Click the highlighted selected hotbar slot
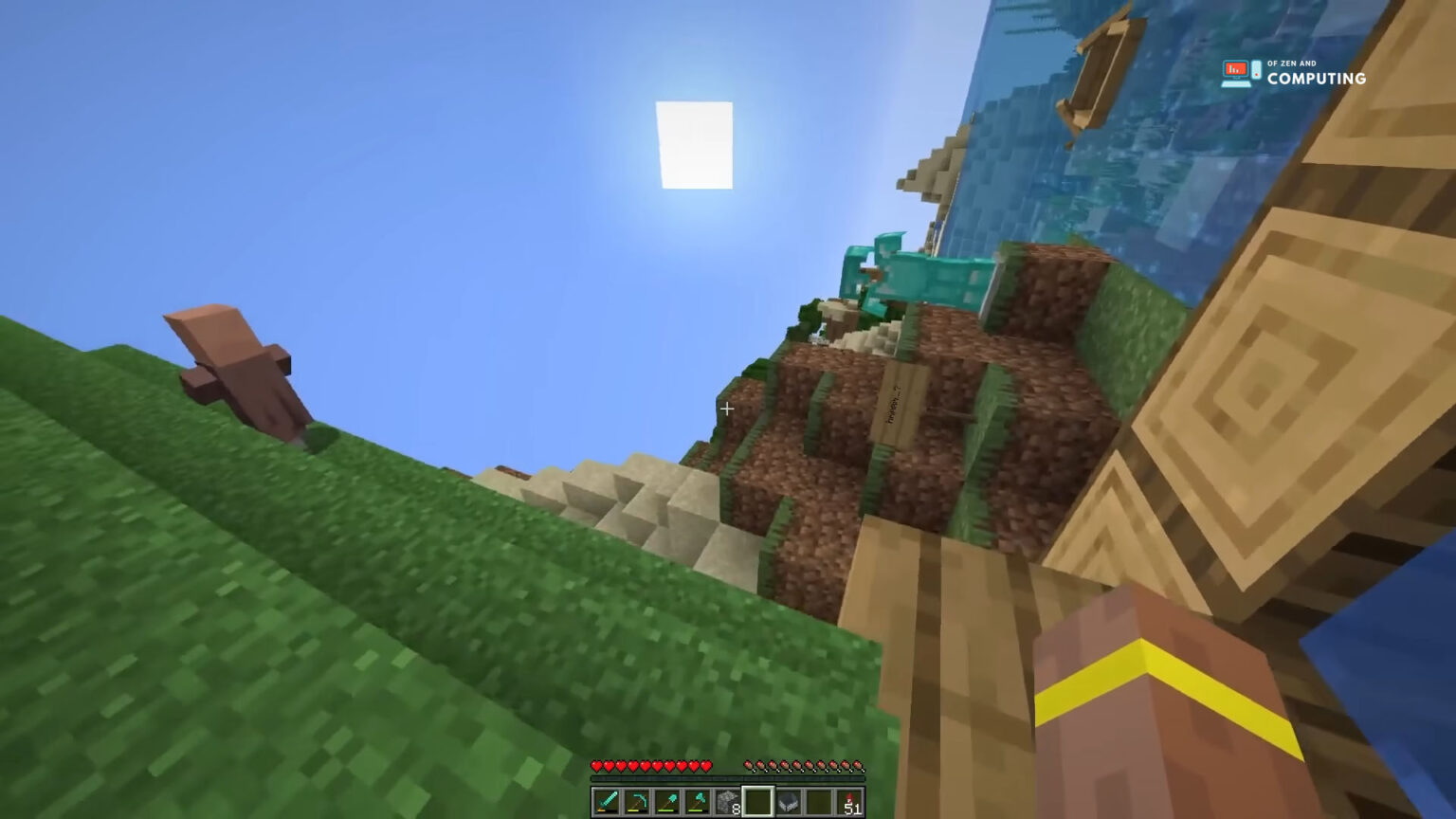This screenshot has width=1456, height=819. [758, 802]
